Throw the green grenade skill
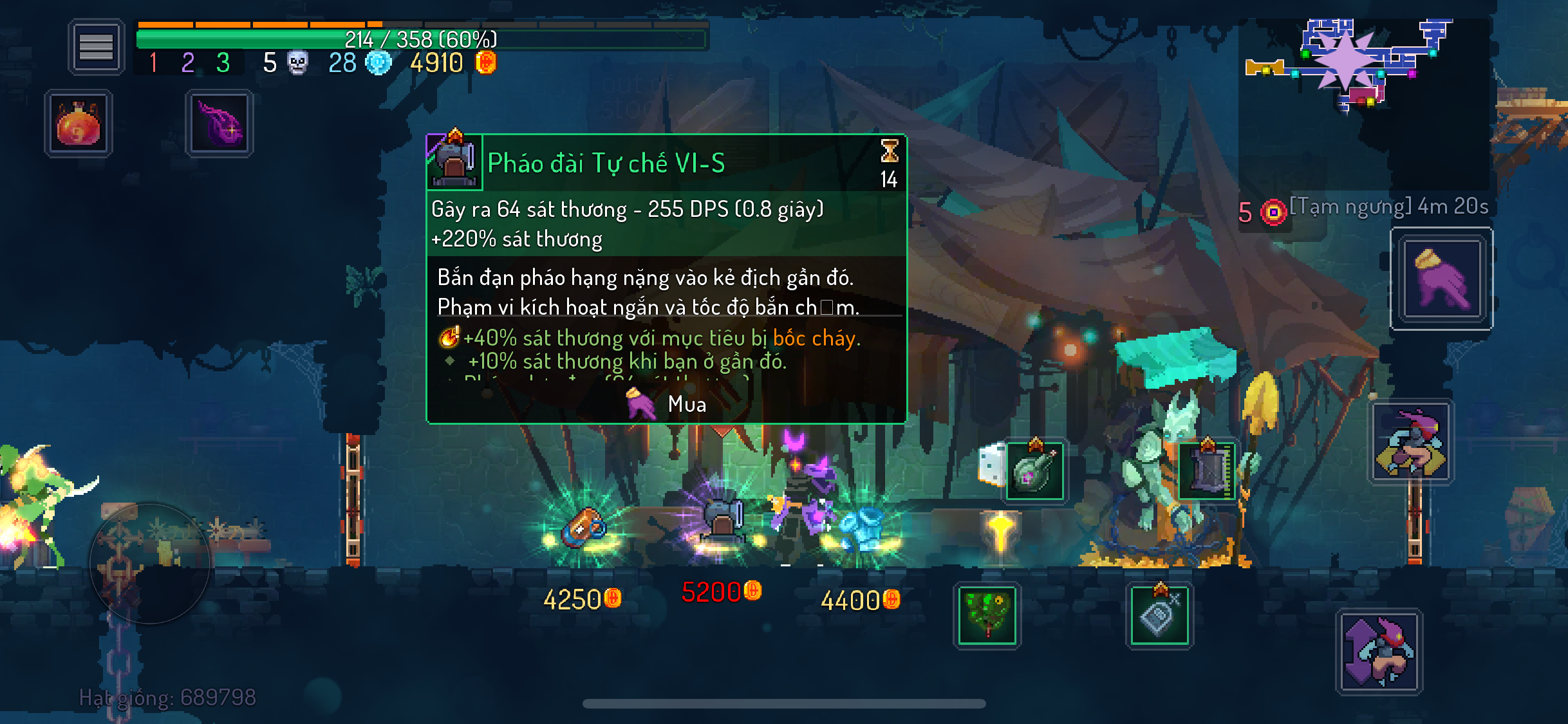 tap(1034, 472)
